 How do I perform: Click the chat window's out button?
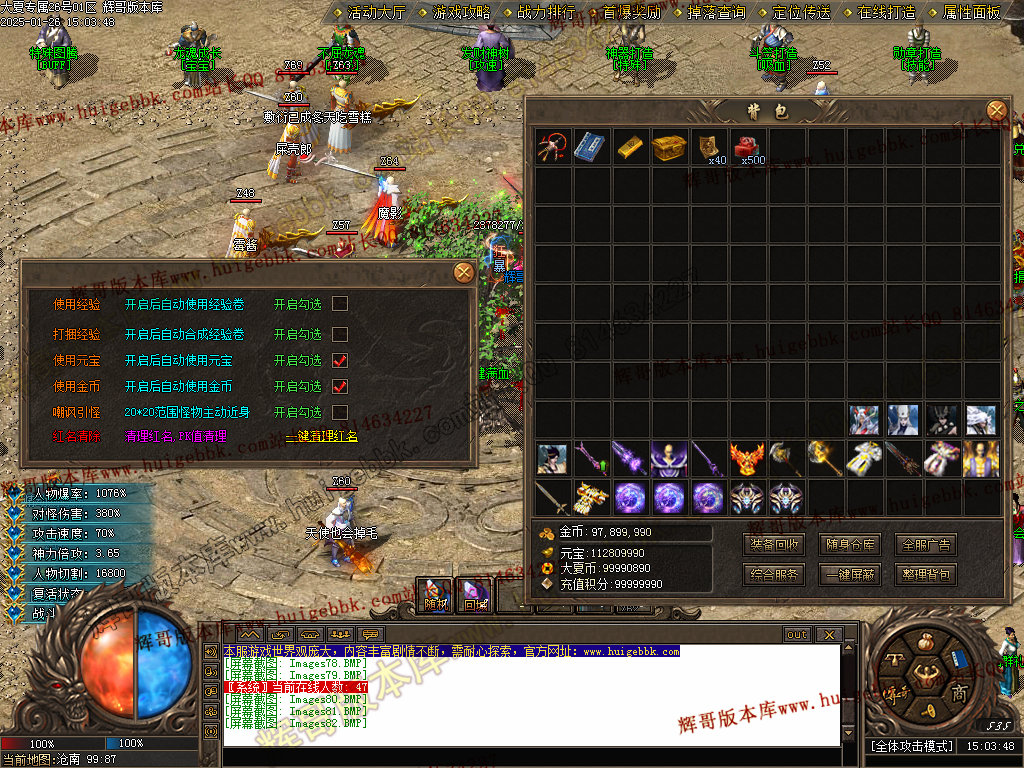point(796,635)
